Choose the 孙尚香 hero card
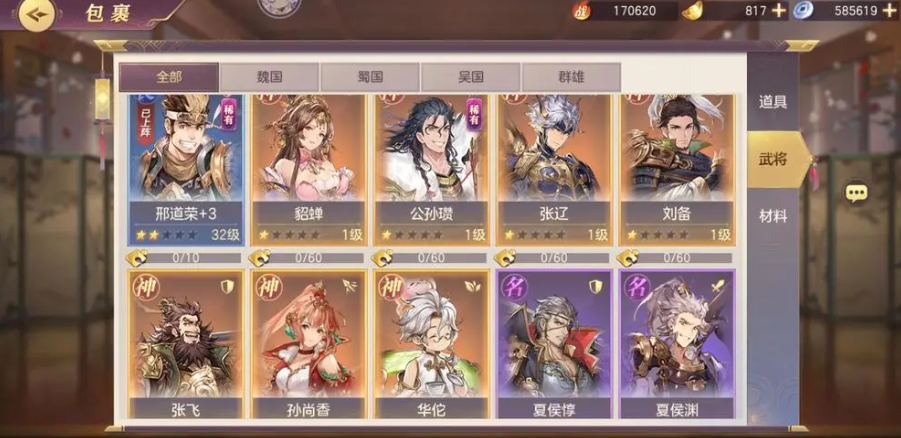 click(x=308, y=345)
